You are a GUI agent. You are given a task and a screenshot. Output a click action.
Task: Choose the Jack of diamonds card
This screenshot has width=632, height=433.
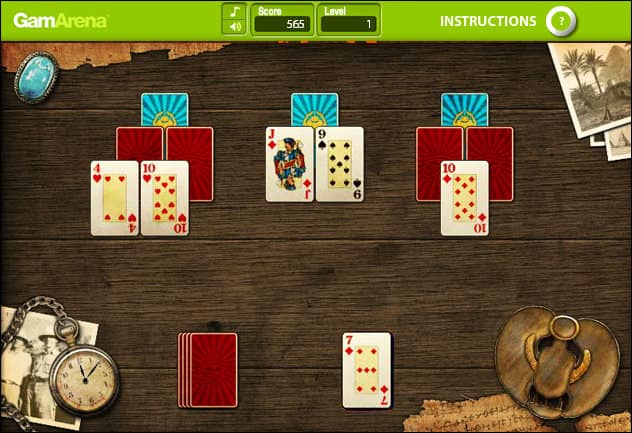[x=290, y=164]
